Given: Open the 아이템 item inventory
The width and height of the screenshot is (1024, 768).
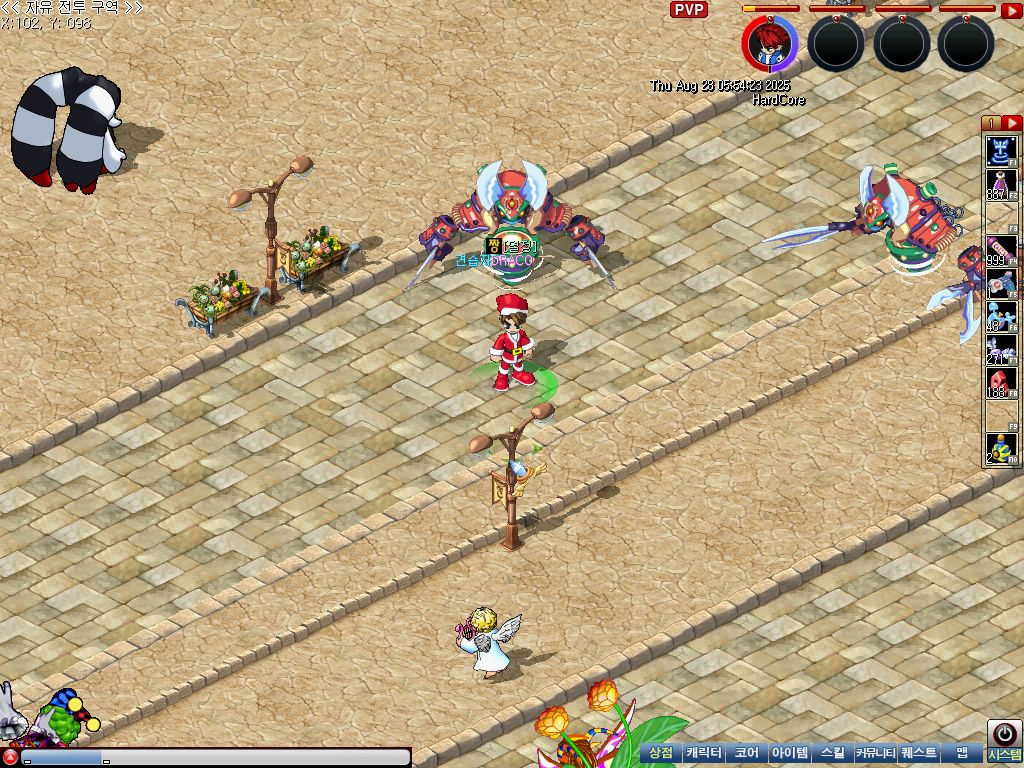Looking at the screenshot, I should click(789, 752).
